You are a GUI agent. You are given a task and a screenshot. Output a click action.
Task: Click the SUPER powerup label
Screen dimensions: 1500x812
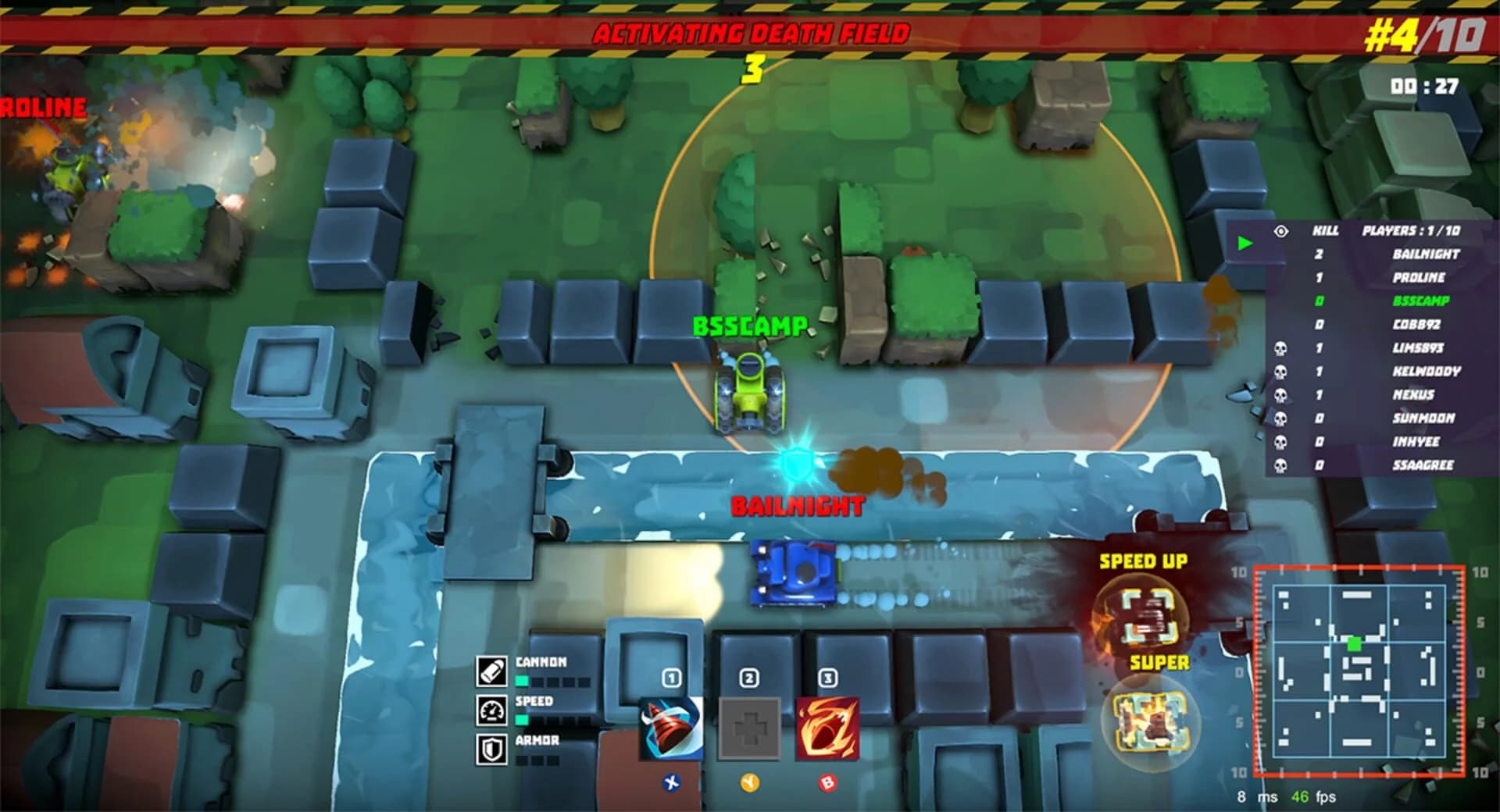(x=1160, y=662)
